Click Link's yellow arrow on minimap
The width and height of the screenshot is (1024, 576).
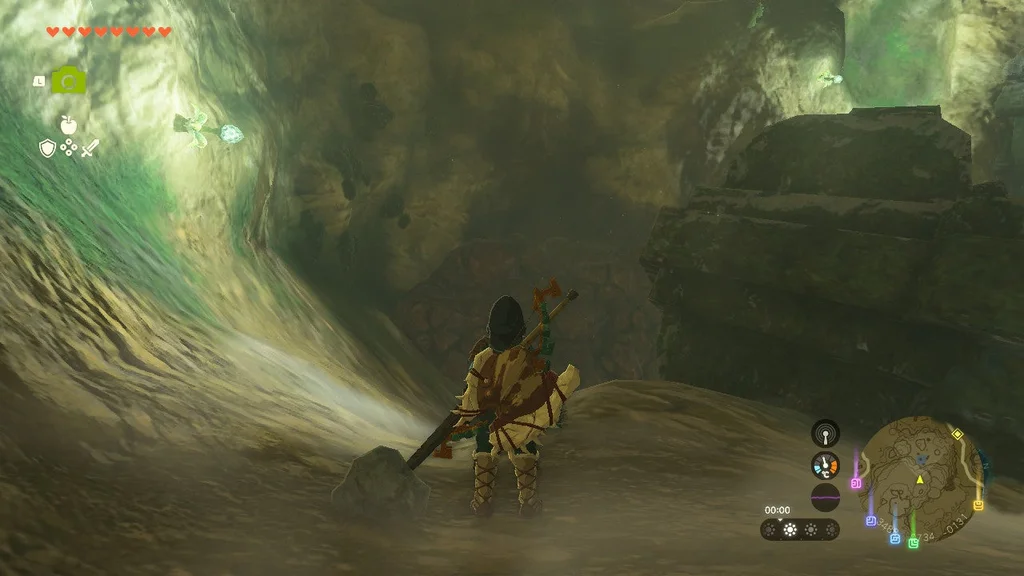[919, 480]
